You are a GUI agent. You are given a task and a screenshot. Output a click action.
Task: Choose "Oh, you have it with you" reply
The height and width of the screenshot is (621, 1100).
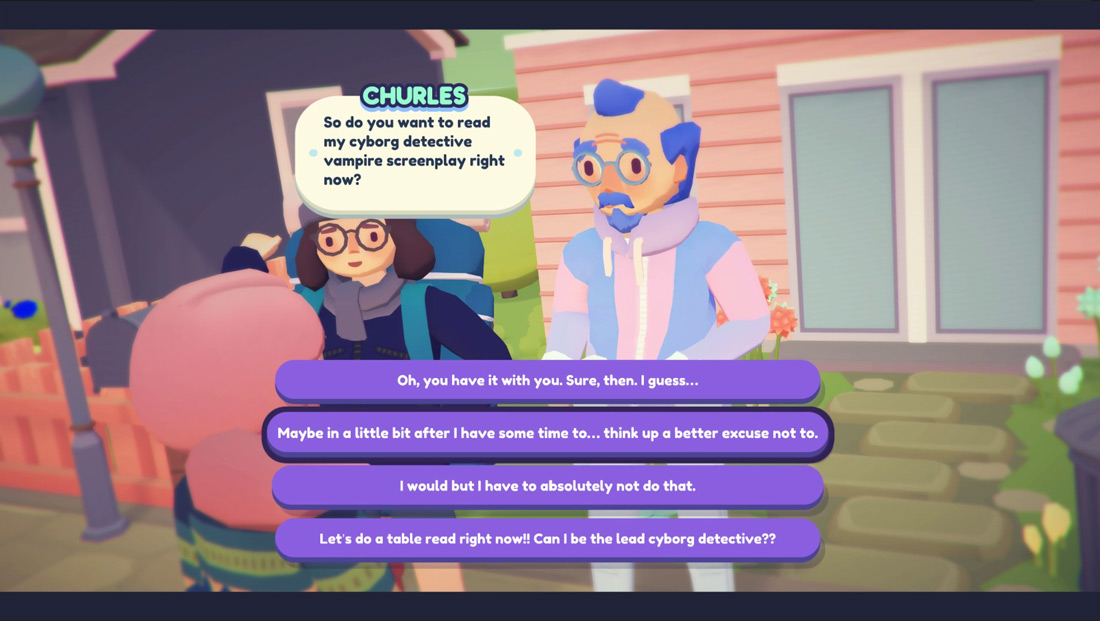(547, 381)
